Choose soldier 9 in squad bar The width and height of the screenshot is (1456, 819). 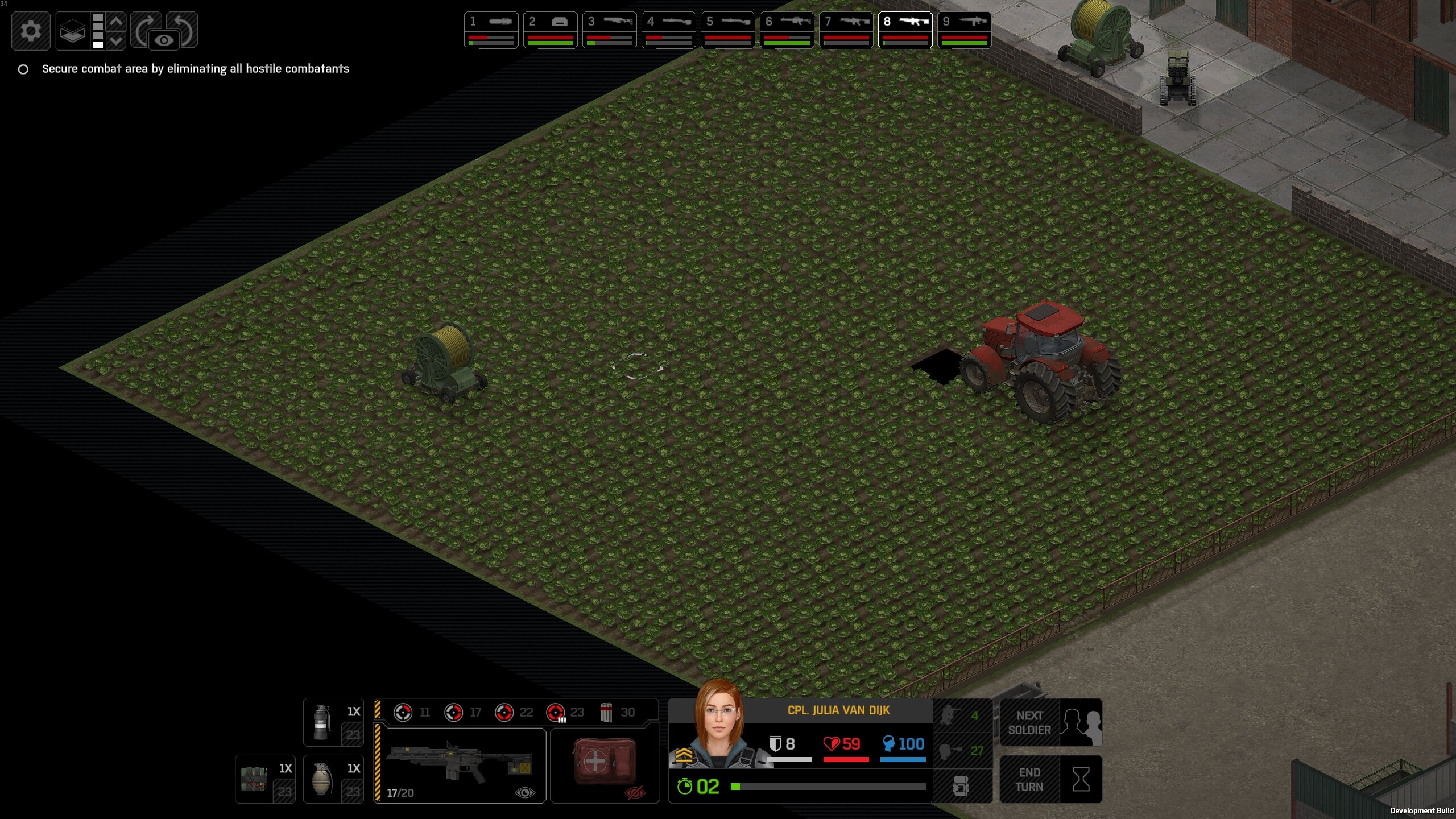965,30
